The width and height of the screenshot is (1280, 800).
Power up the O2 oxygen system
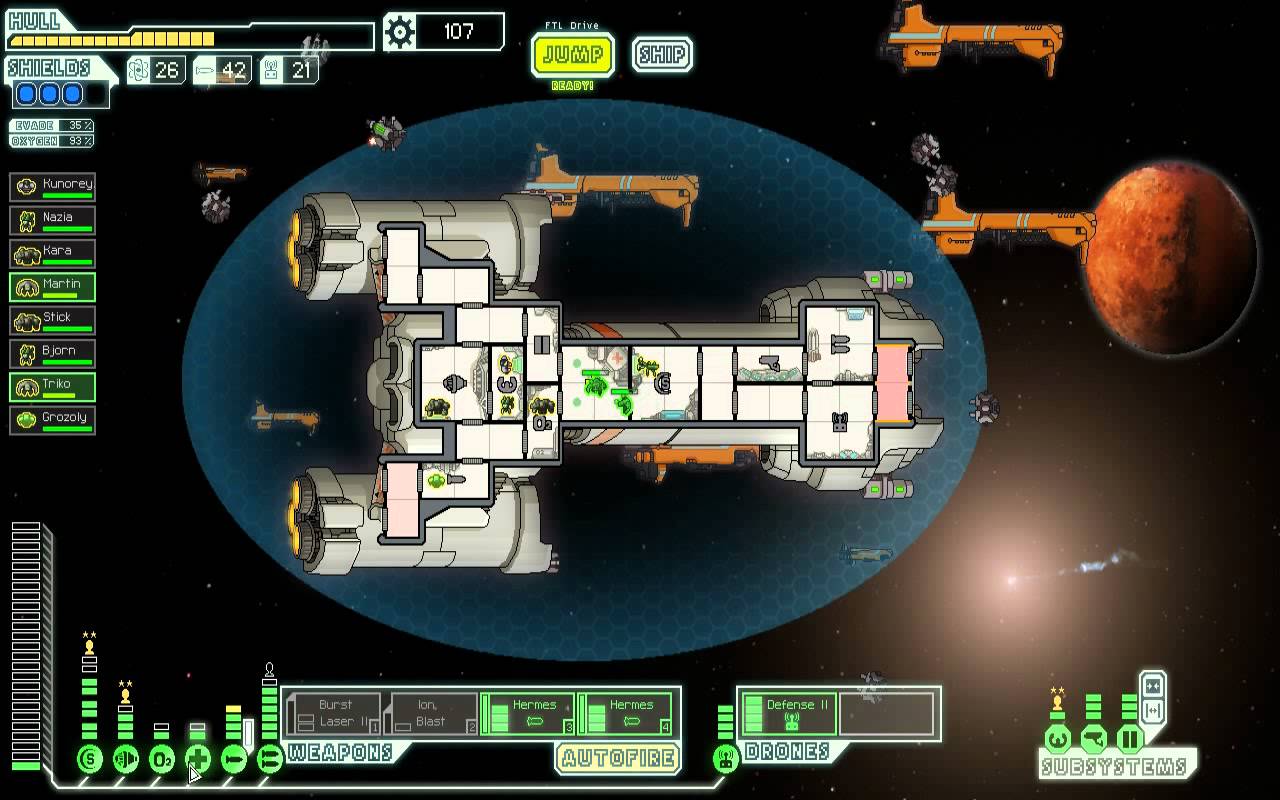pyautogui.click(x=162, y=759)
